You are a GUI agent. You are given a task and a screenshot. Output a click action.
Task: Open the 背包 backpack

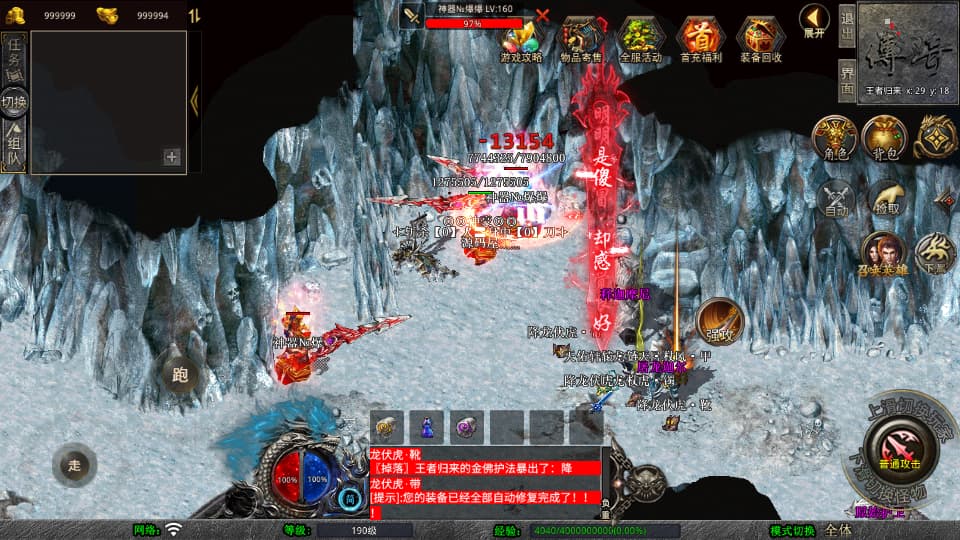click(884, 138)
